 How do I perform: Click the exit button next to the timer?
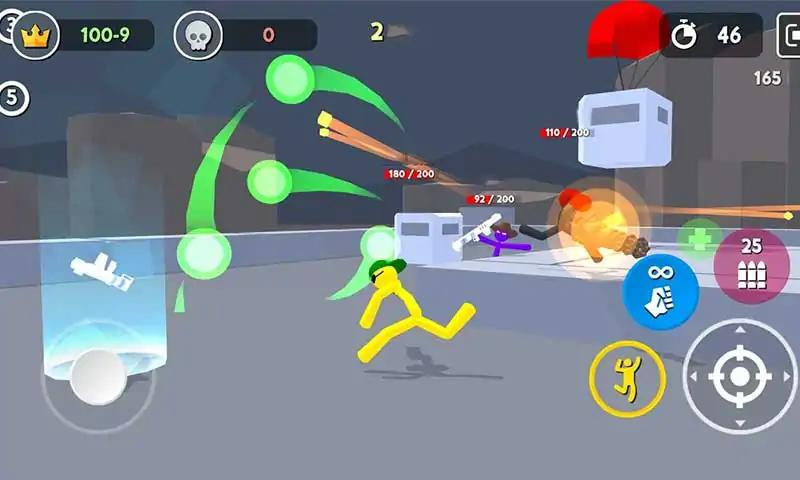click(x=789, y=35)
